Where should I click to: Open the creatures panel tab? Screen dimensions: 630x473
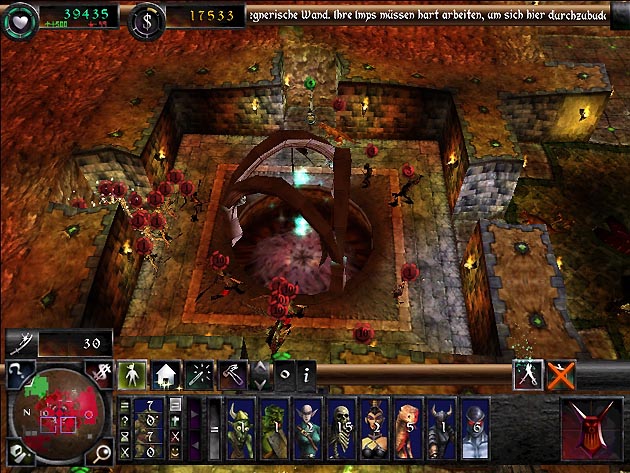tap(131, 375)
